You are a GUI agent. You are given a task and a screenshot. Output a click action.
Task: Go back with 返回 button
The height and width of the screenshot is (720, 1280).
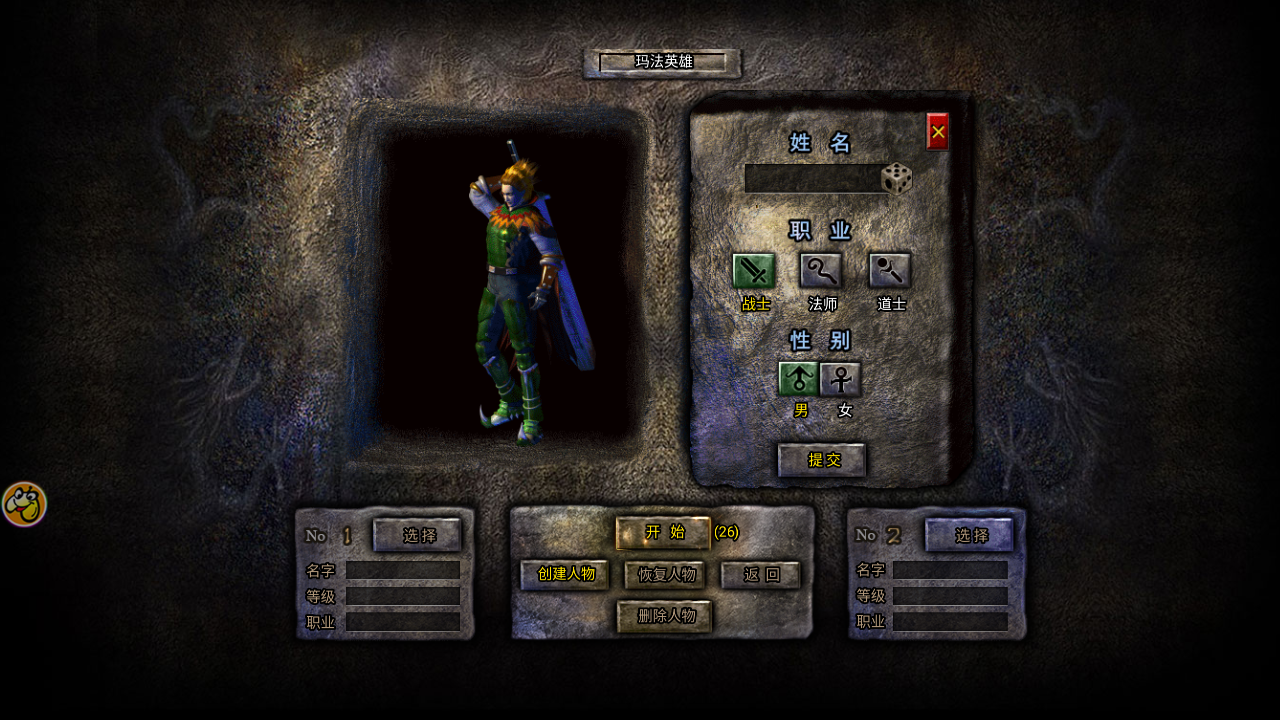click(x=761, y=575)
